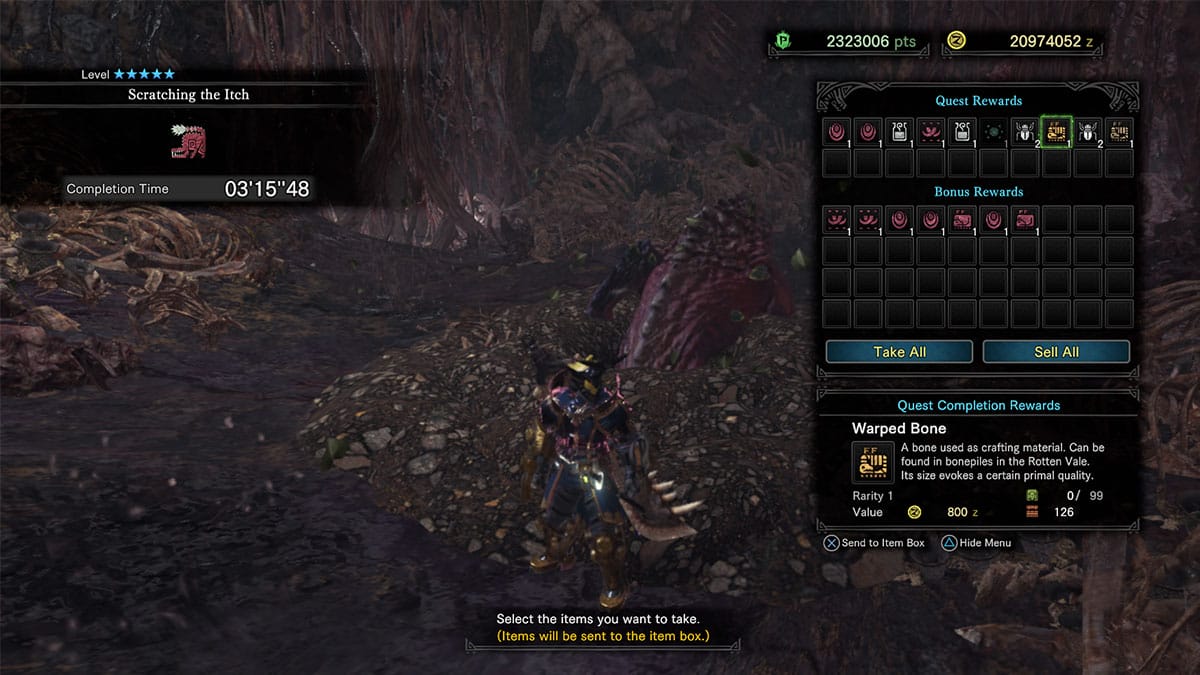The image size is (1200, 675).
Task: Select the highlighted Warped Bone reward slot
Action: [1056, 131]
